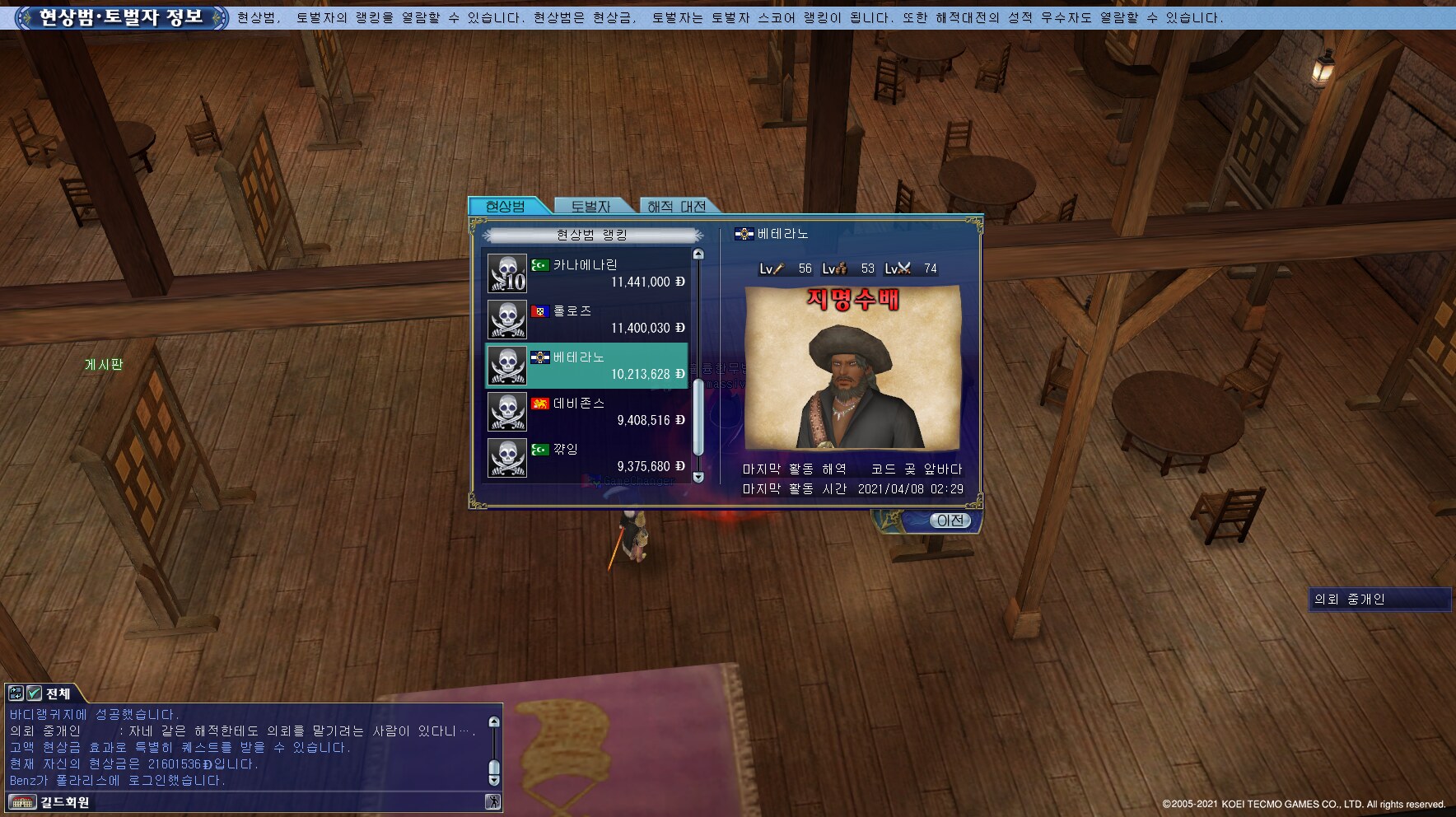Image resolution: width=1456 pixels, height=817 pixels.
Task: Click the 이전 back button
Action: (x=950, y=521)
